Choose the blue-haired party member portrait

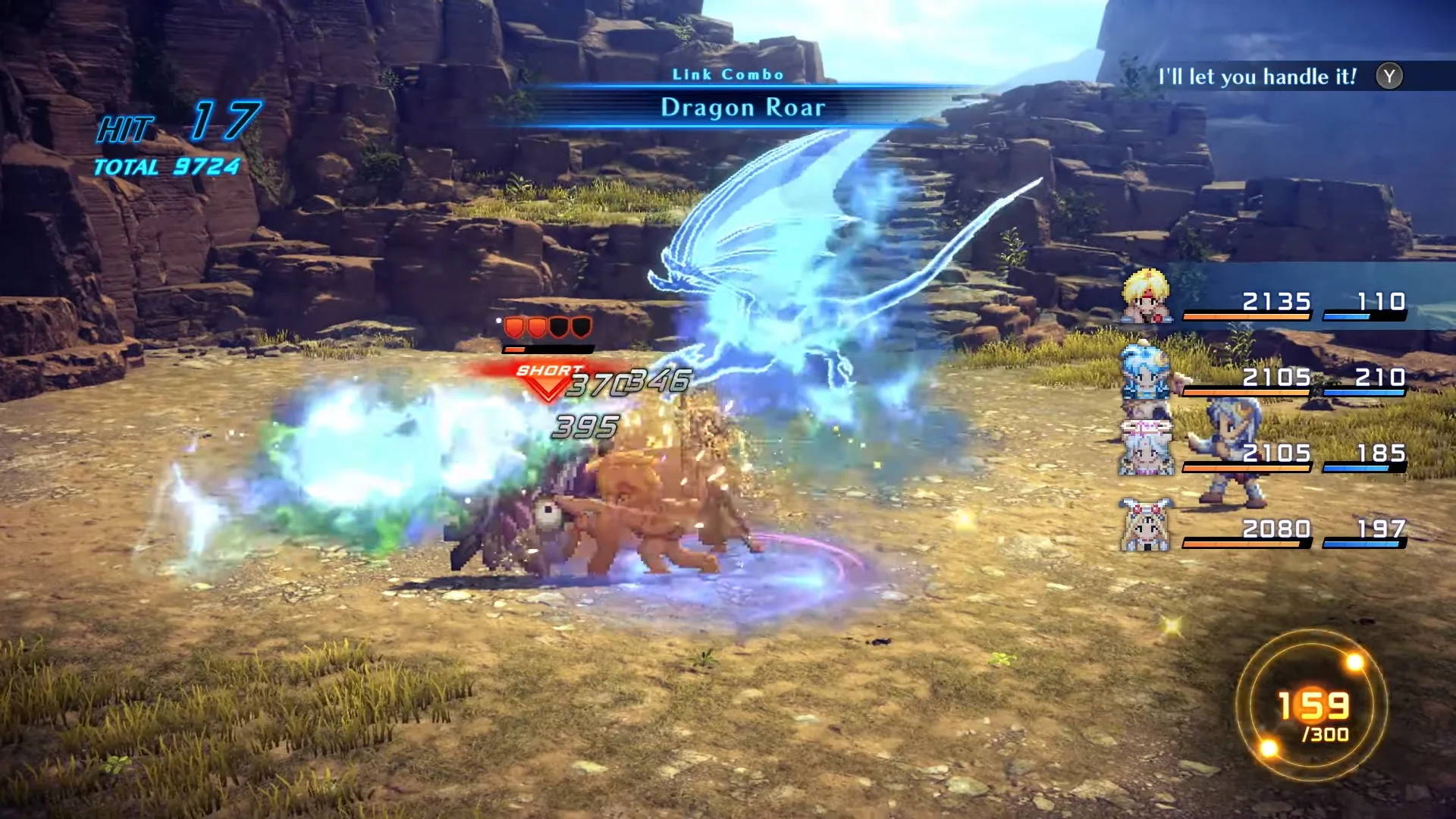[1145, 372]
